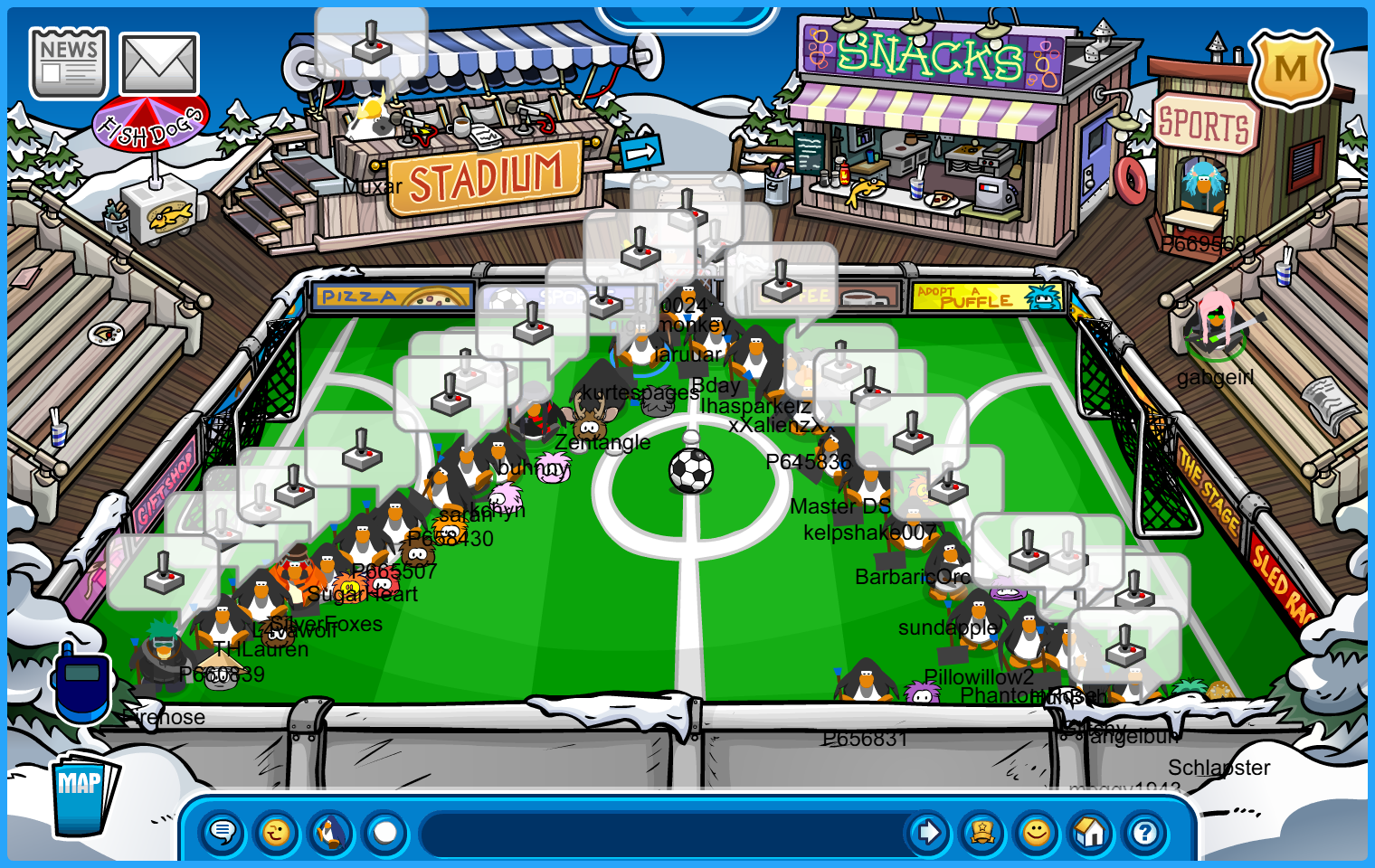Viewport: 1375px width, 868px height.
Task: Open the penguin actions menu
Action: [x=331, y=832]
